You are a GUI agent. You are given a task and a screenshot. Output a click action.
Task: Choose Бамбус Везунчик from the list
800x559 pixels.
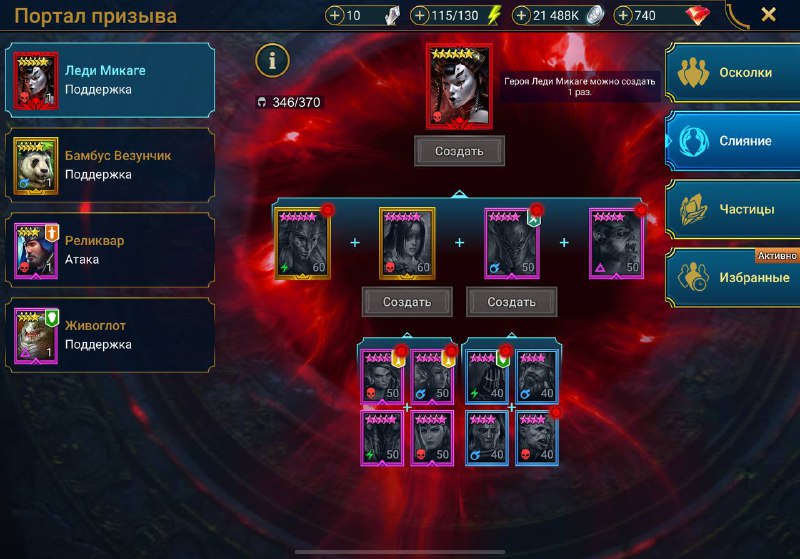click(x=110, y=165)
